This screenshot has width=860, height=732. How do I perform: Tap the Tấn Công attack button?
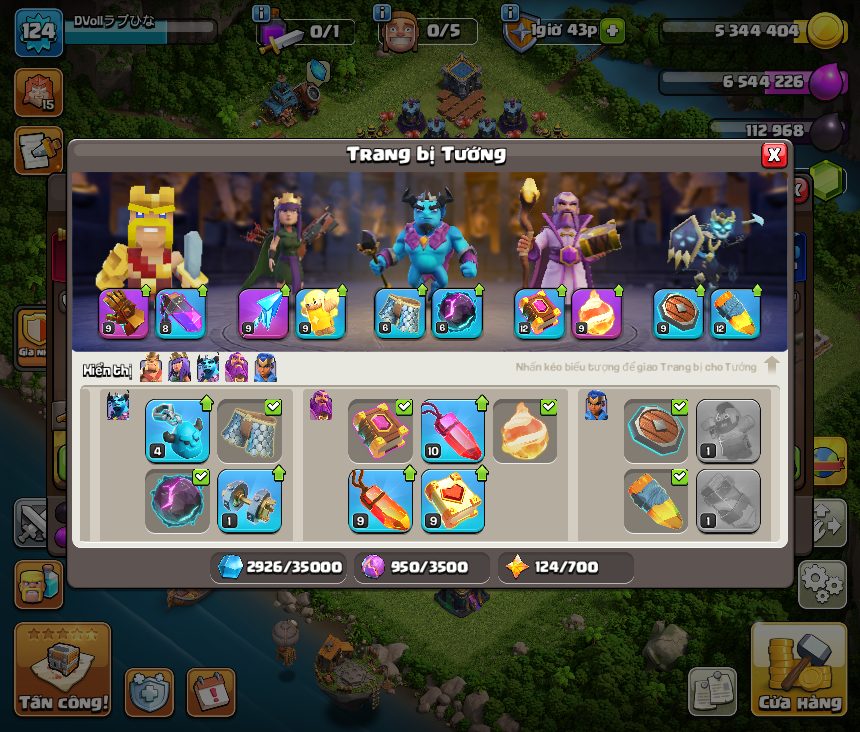pyautogui.click(x=62, y=672)
